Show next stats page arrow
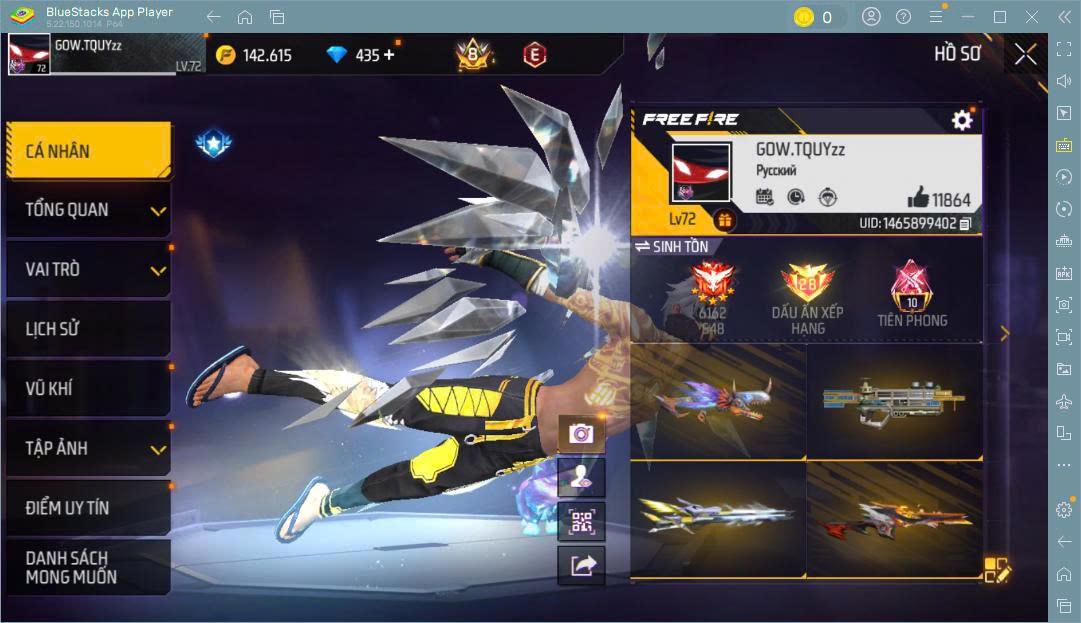Image resolution: width=1081 pixels, height=623 pixels. (x=1005, y=334)
